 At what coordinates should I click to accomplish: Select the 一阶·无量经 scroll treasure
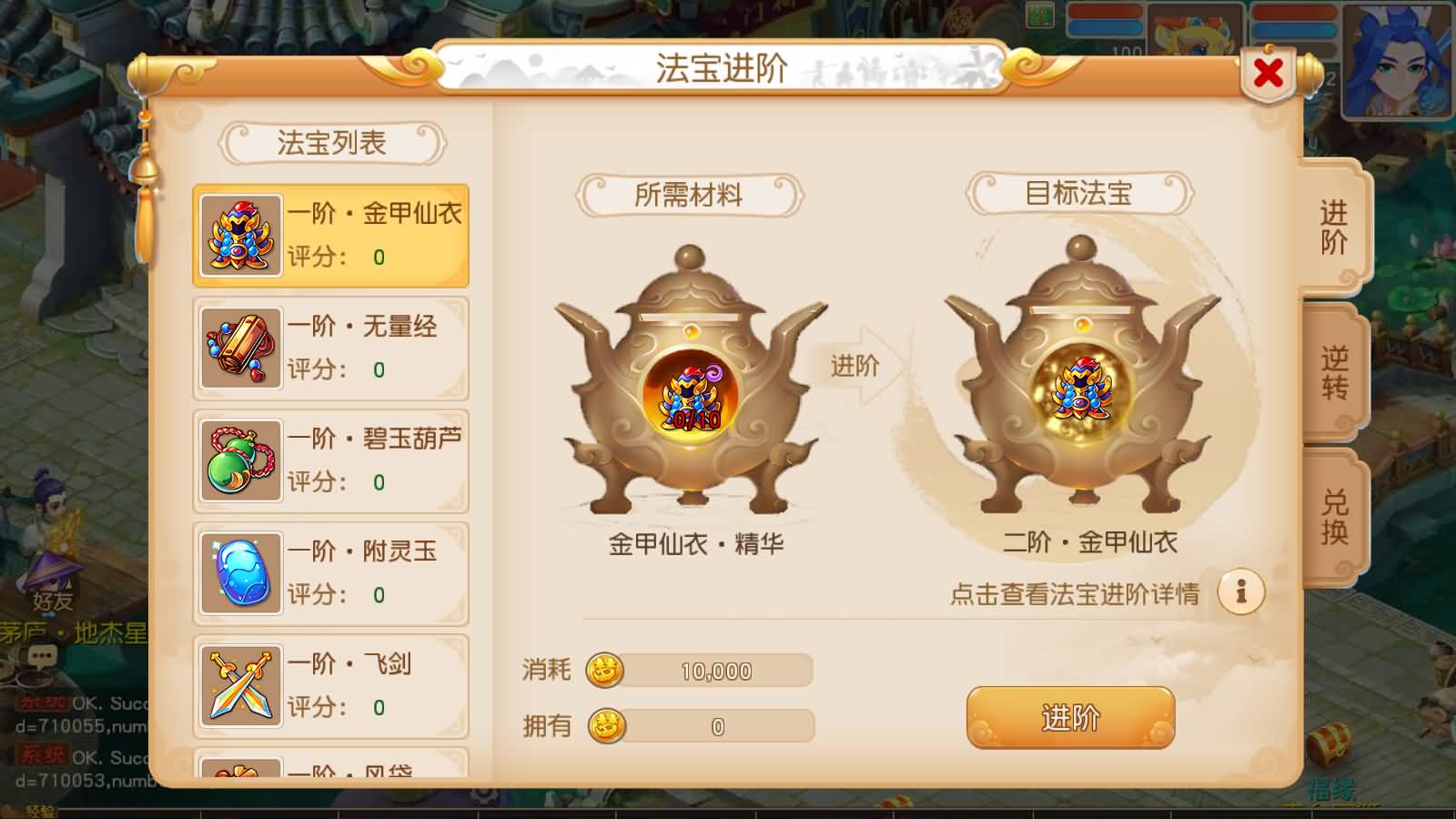click(x=329, y=348)
